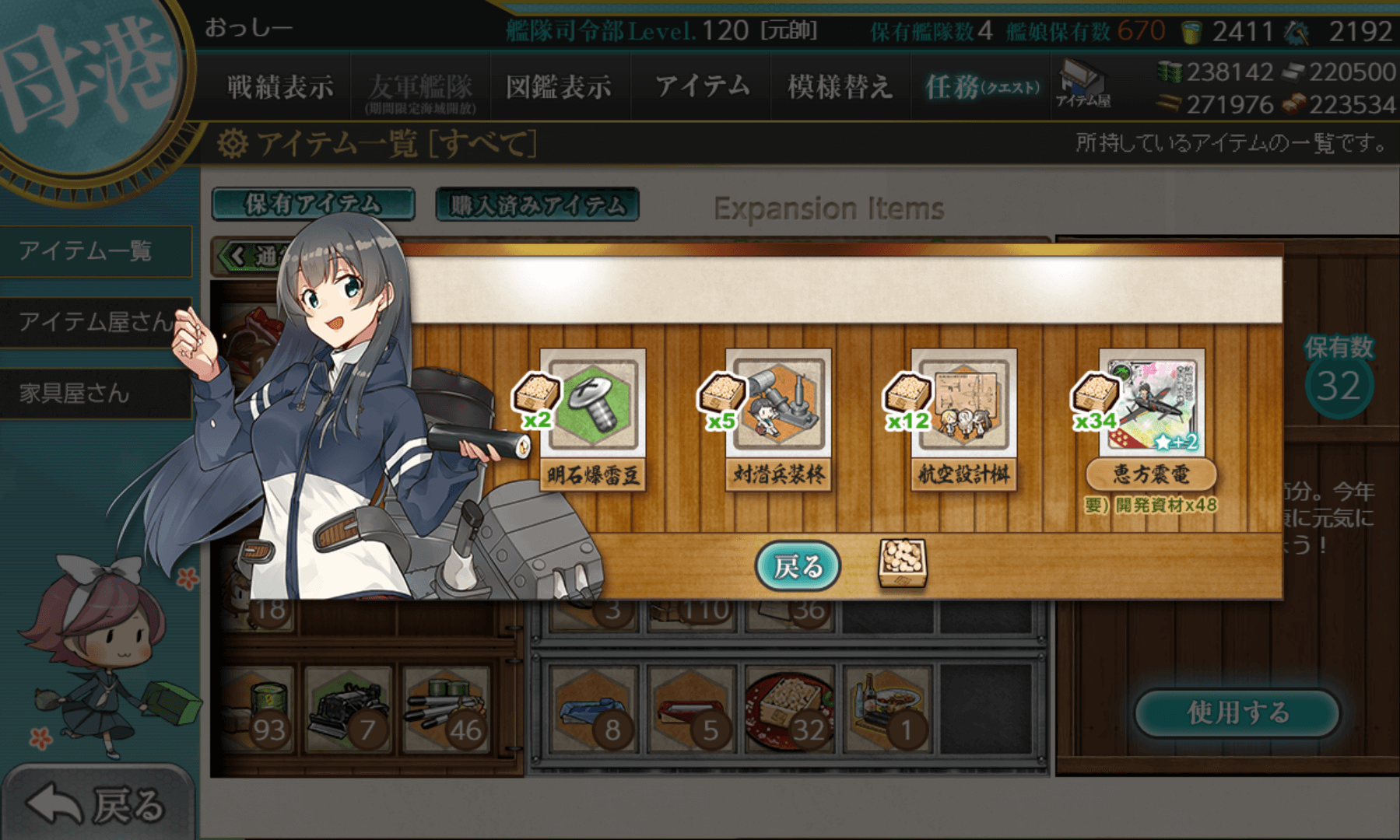Click the アイテム屋 shop icon

pyautogui.click(x=1083, y=84)
